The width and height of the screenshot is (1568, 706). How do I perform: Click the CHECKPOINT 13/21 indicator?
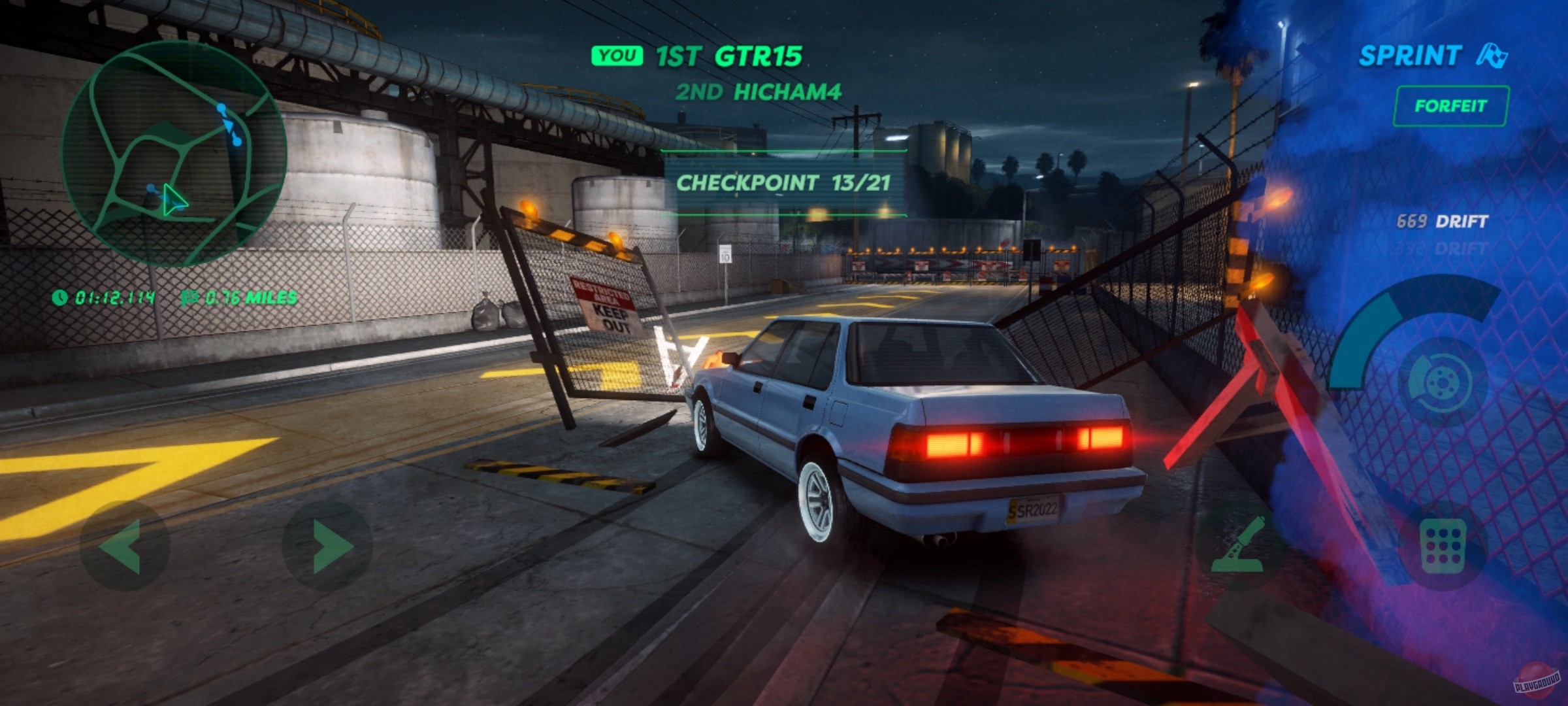click(784, 185)
